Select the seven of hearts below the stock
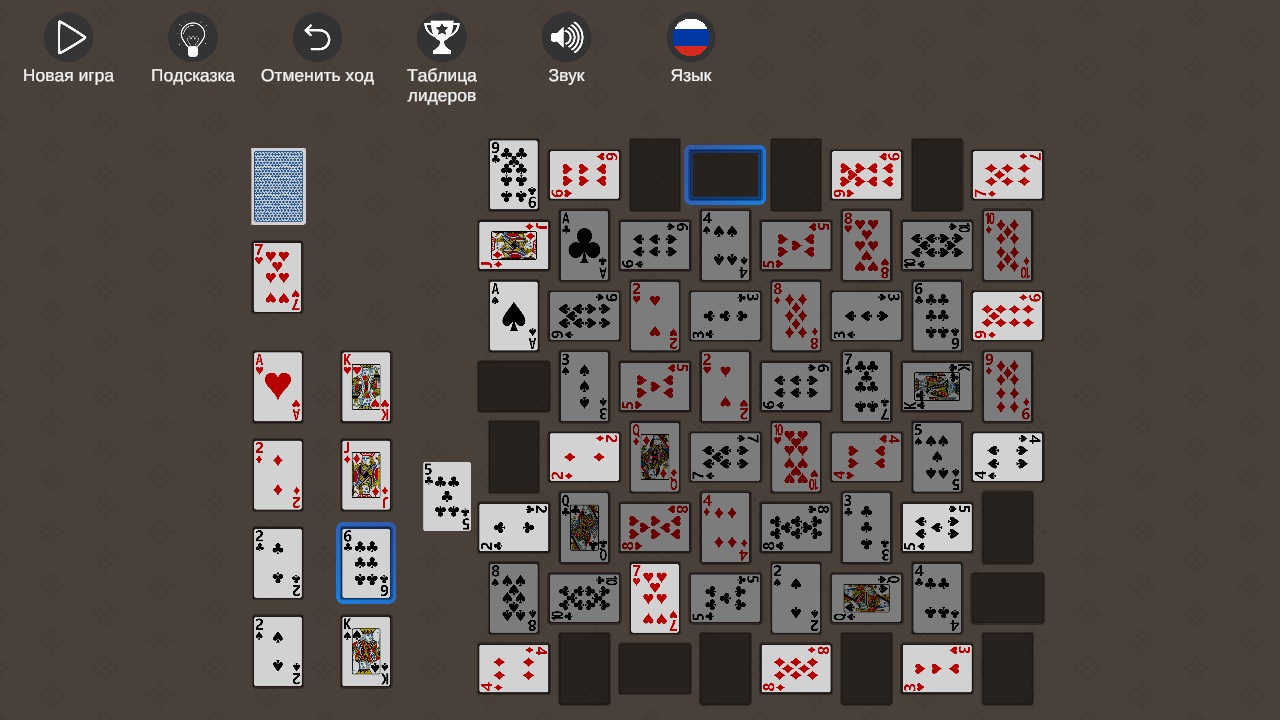The height and width of the screenshot is (720, 1280). coord(278,277)
